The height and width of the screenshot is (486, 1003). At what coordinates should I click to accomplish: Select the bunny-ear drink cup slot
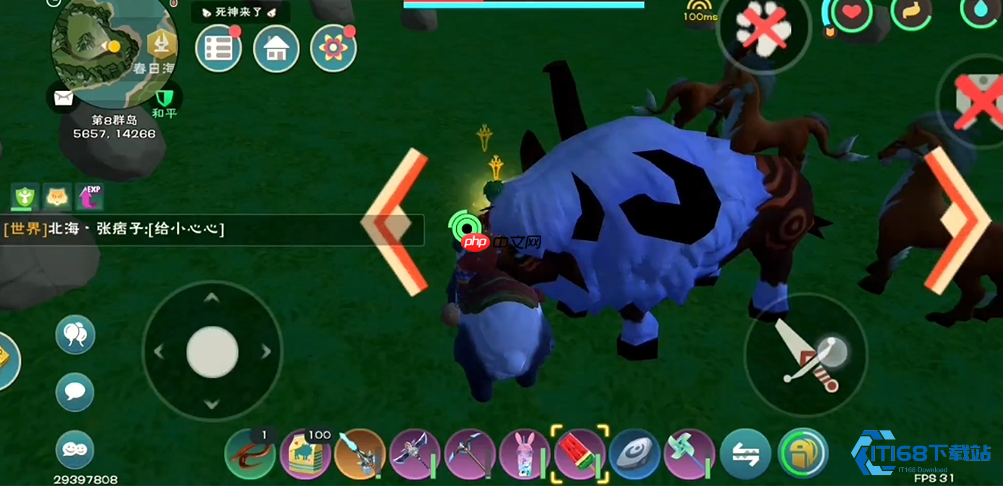point(525,454)
